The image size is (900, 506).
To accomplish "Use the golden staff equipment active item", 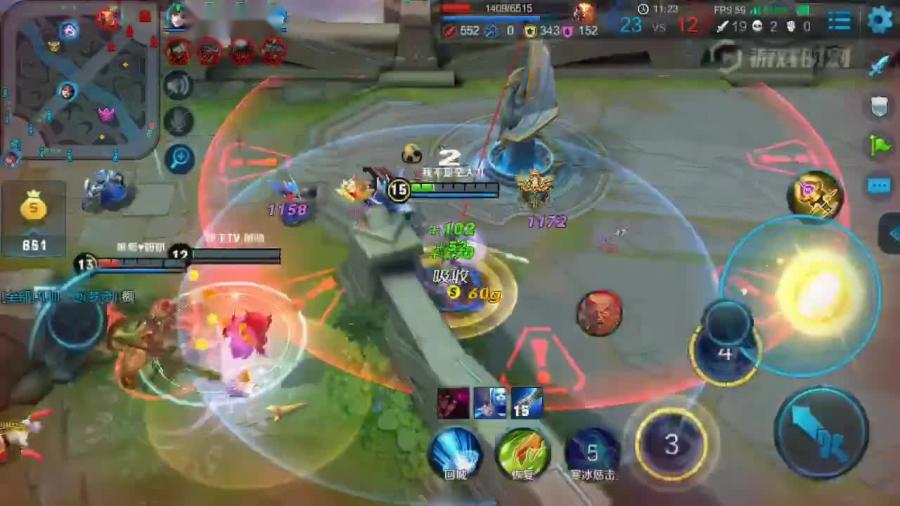I will click(x=814, y=194).
